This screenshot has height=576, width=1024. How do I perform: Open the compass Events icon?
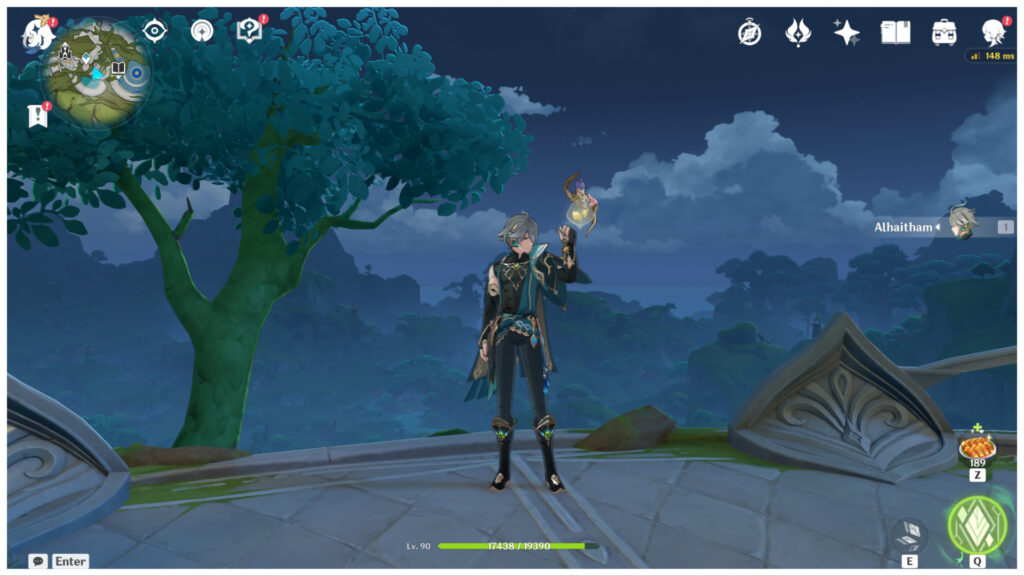click(x=749, y=33)
